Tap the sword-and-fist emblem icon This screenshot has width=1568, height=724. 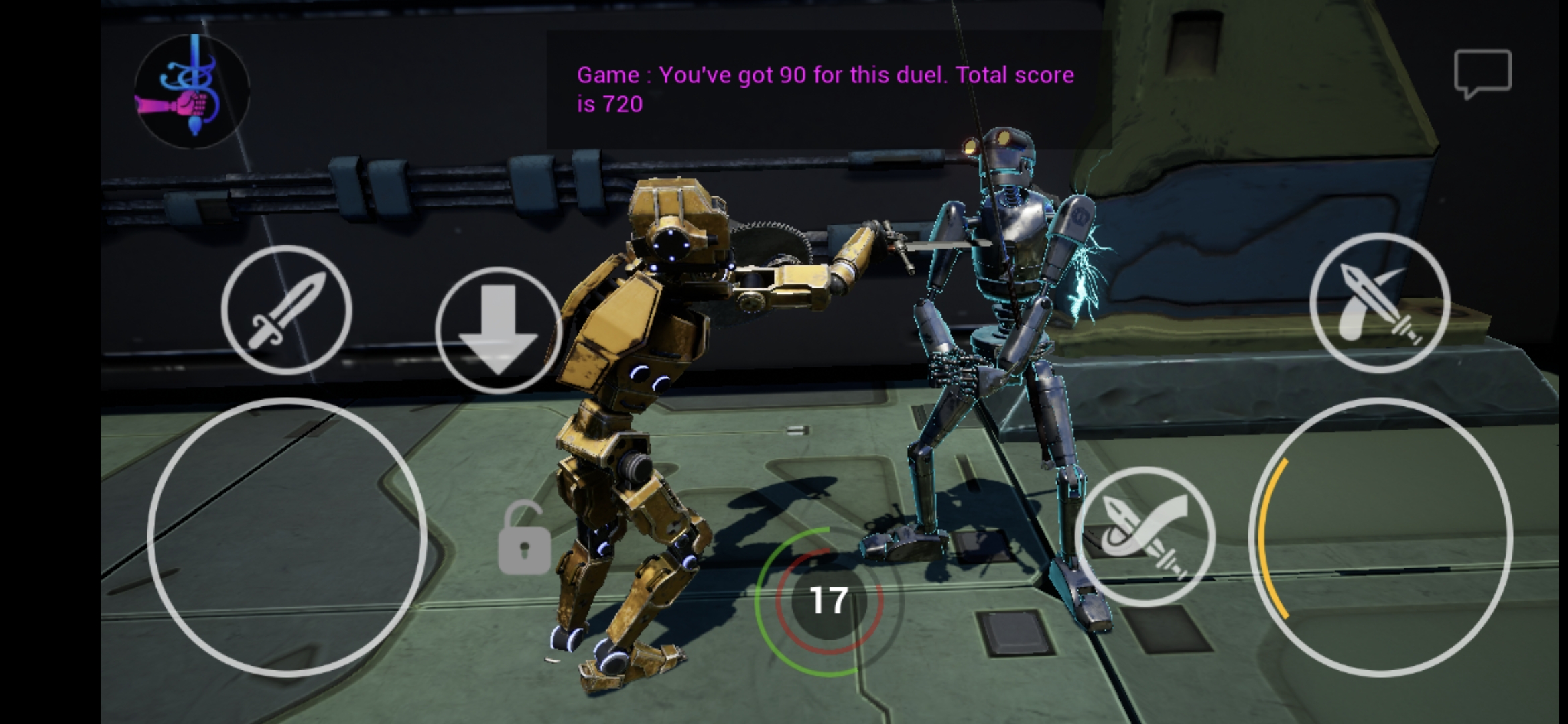tap(192, 91)
